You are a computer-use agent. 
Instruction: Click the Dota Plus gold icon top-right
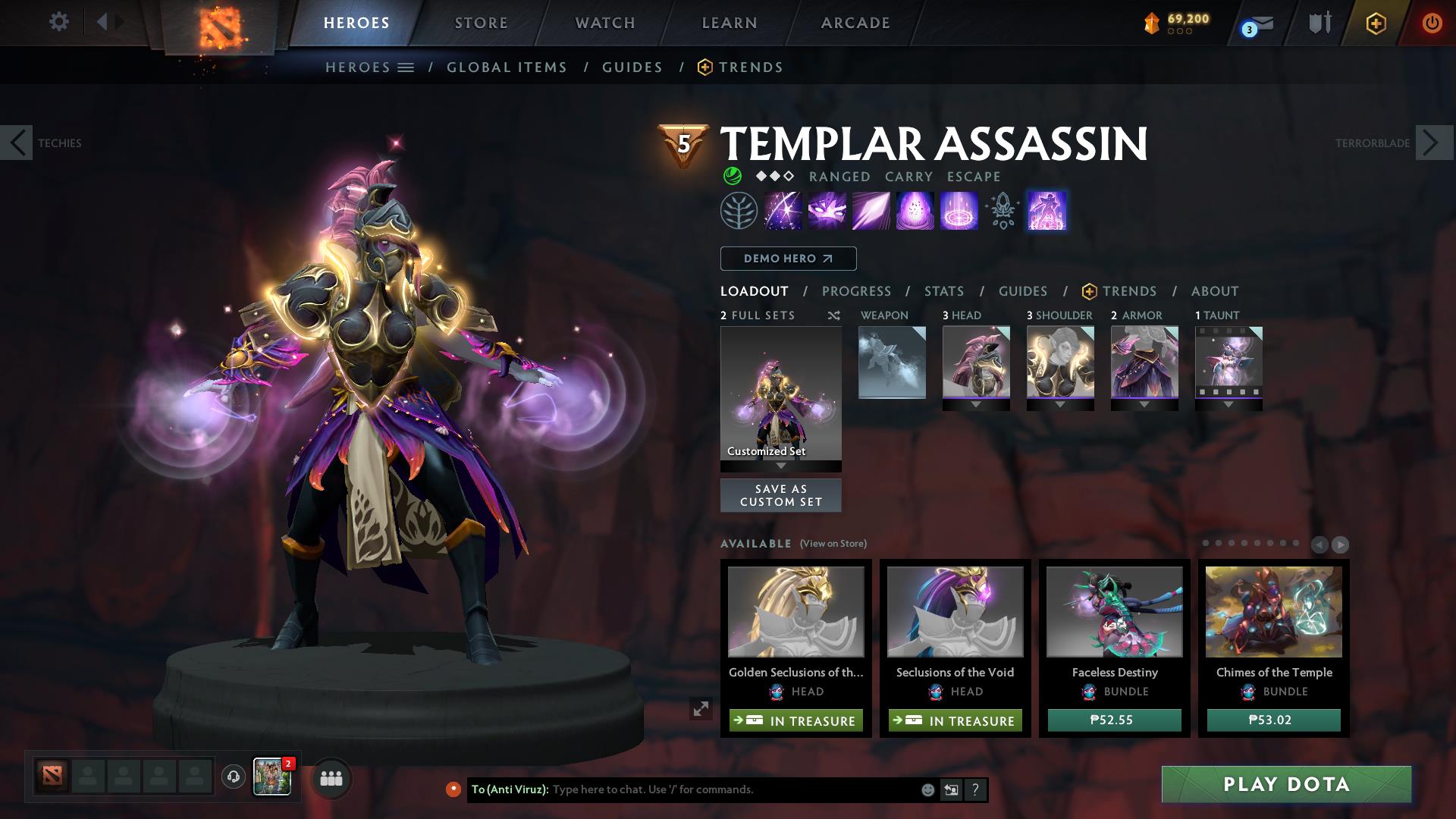(1150, 22)
